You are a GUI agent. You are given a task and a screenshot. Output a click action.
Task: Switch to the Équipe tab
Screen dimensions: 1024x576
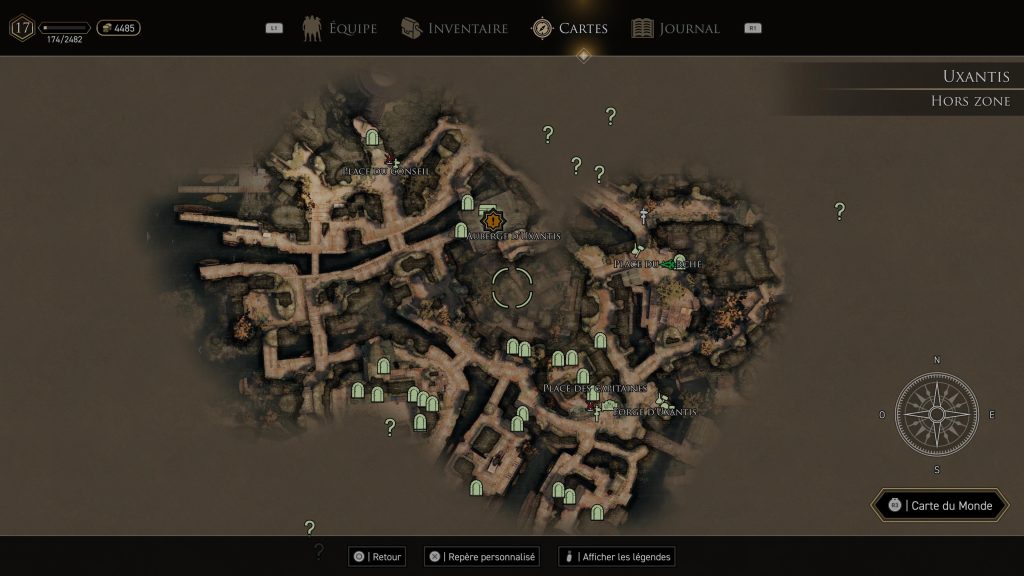(340, 28)
